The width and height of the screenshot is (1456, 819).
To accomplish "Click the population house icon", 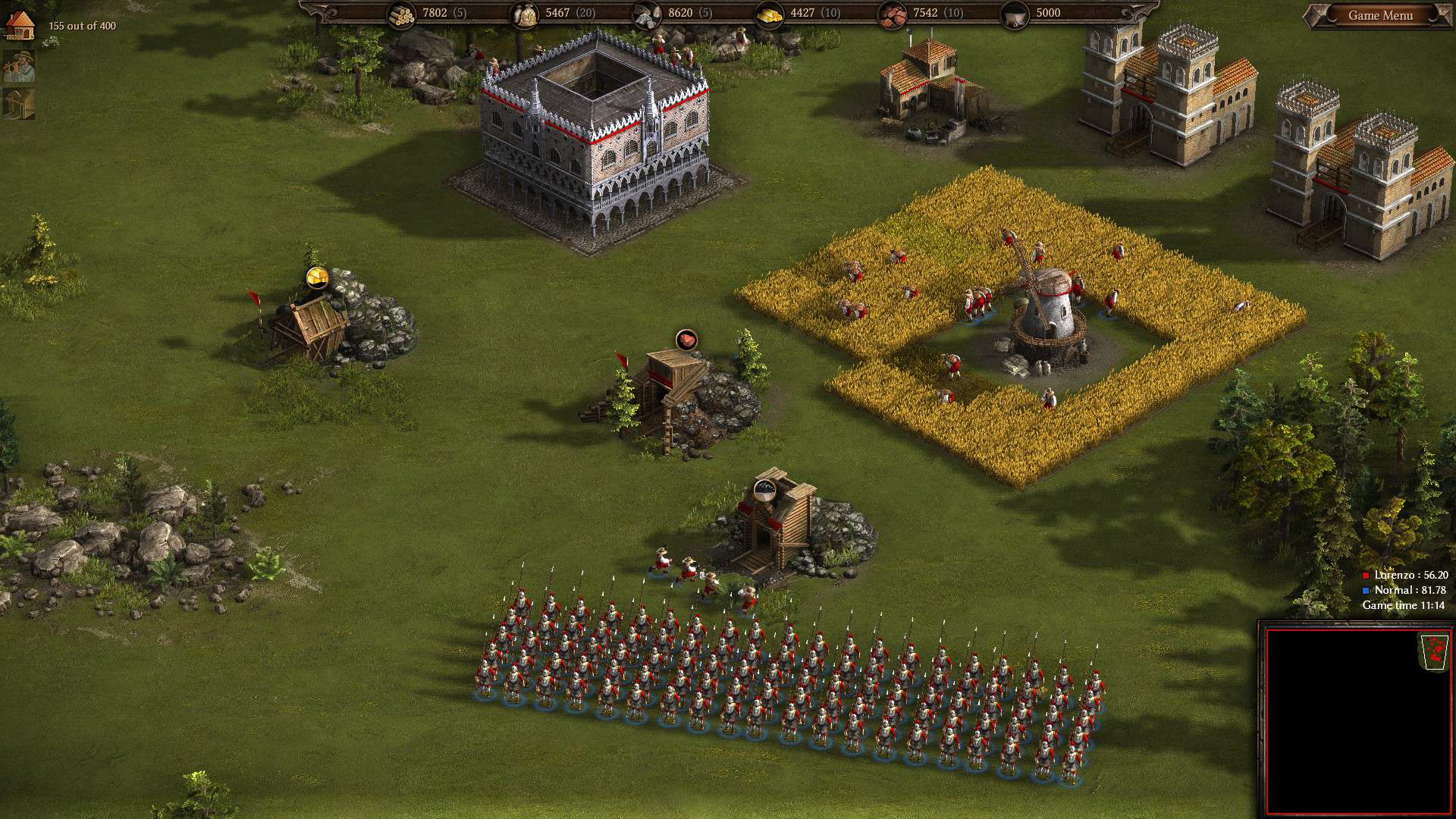I will tap(20, 25).
